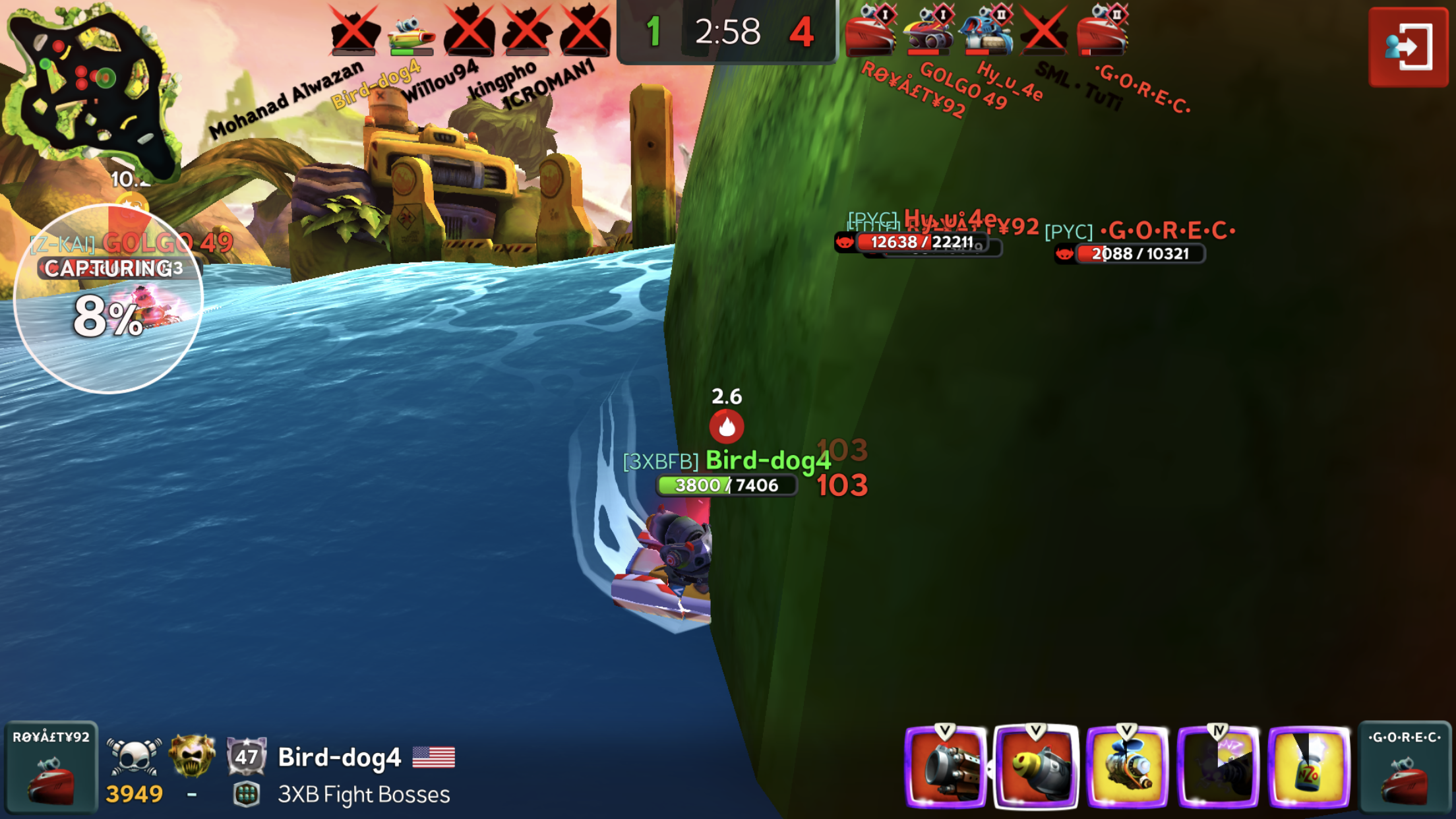Switch spectating to RØYÅ£TY92's ship

(50, 766)
